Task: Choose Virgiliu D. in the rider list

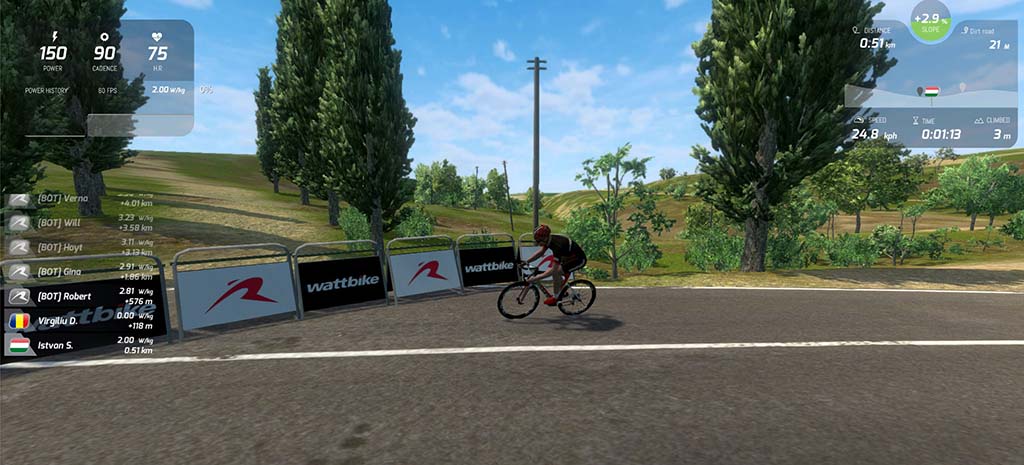Action: pos(82,321)
